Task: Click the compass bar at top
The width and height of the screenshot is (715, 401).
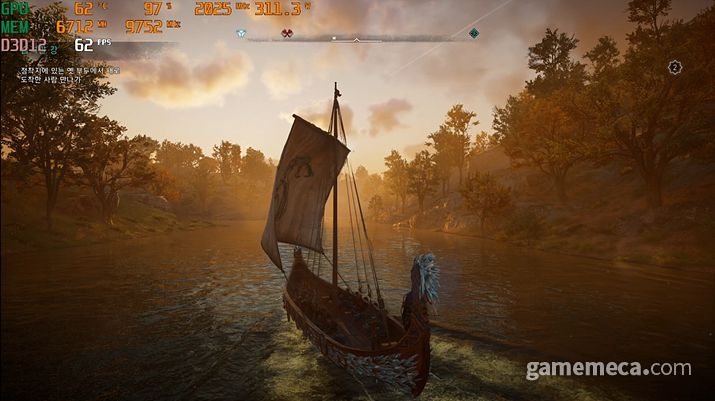Action: pyautogui.click(x=357, y=38)
